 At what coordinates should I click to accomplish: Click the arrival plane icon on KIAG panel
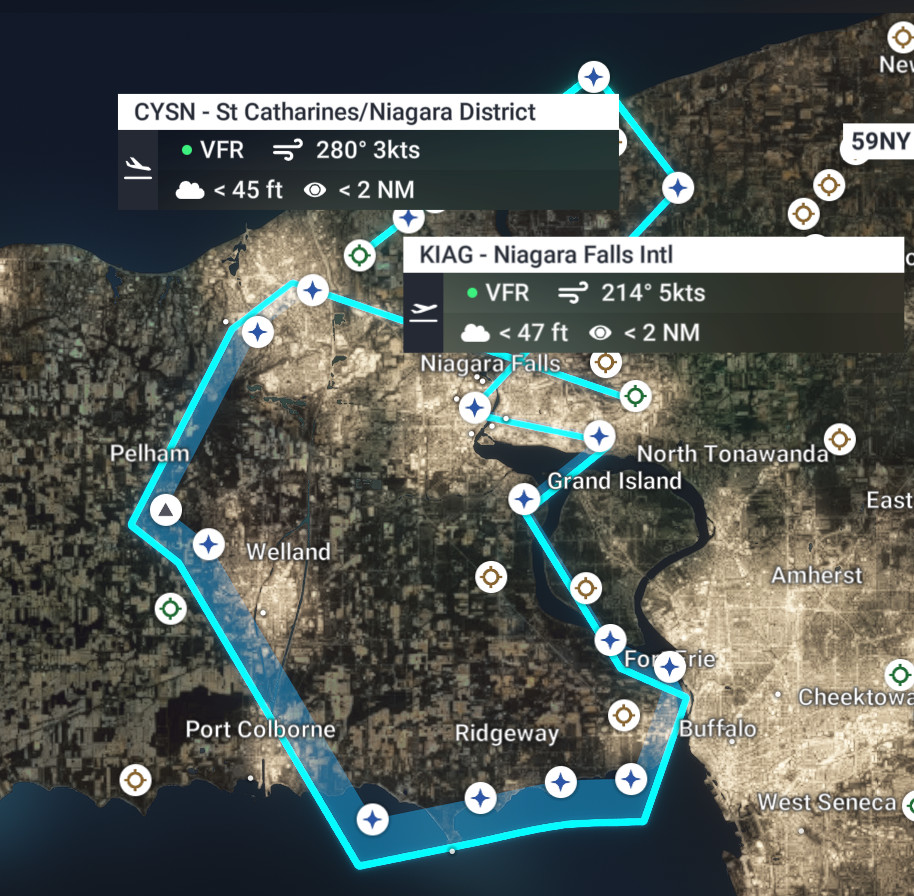pyautogui.click(x=423, y=311)
